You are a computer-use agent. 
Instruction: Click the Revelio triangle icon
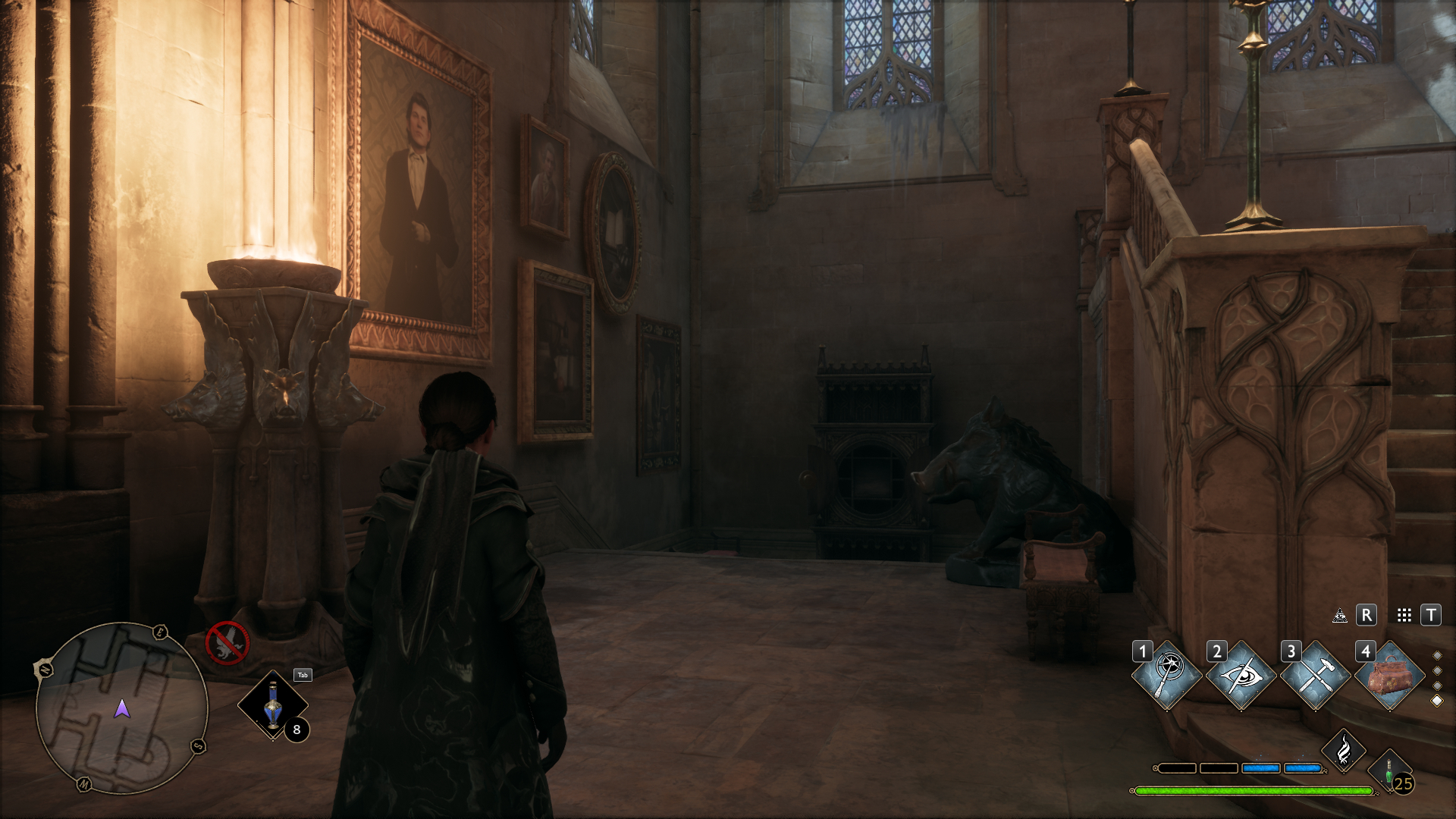[1340, 616]
